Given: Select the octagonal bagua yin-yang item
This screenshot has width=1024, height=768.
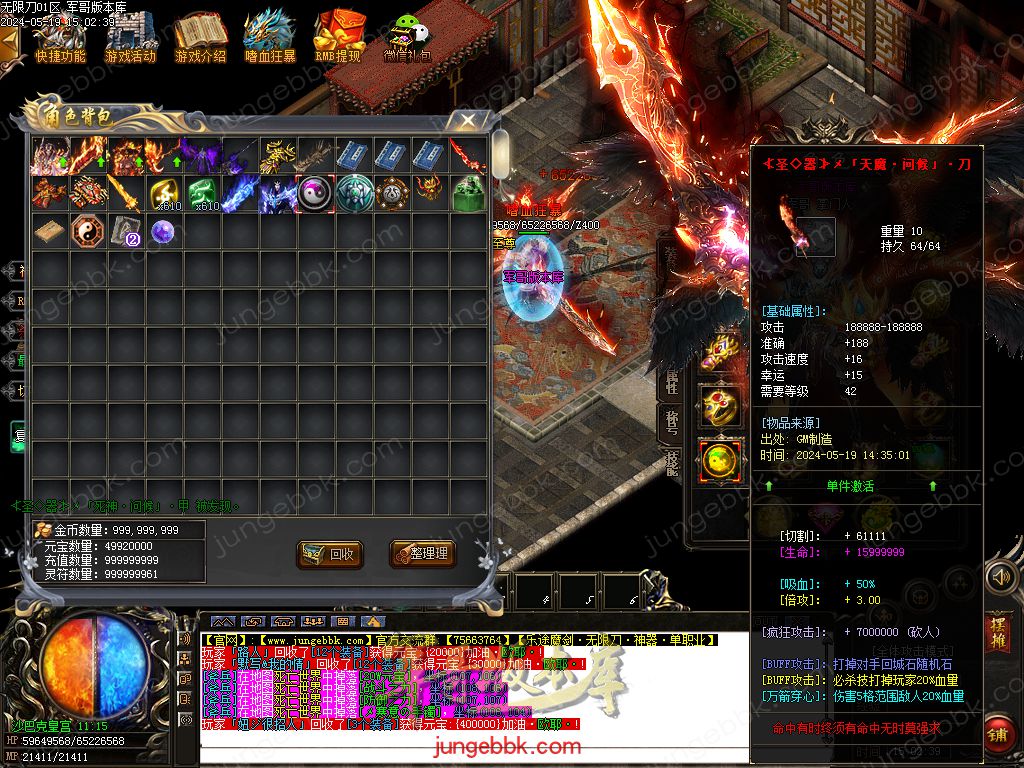Looking at the screenshot, I should click(x=88, y=232).
